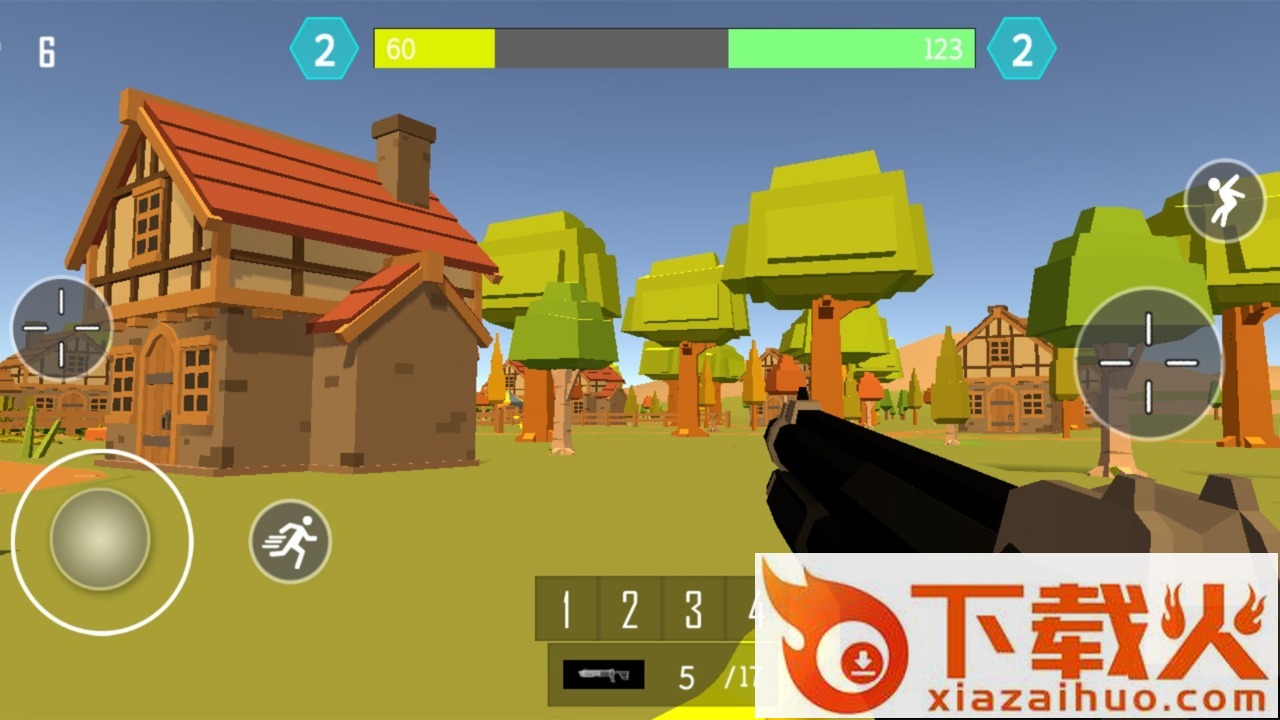Click the movement joystick knob

100,539
